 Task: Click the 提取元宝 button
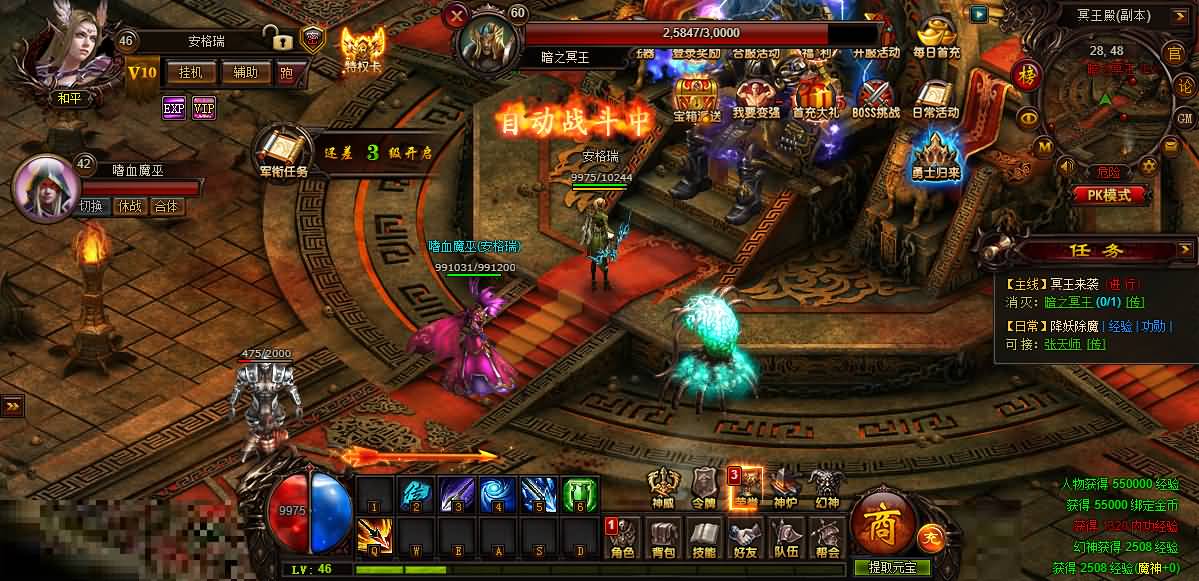coord(899,567)
